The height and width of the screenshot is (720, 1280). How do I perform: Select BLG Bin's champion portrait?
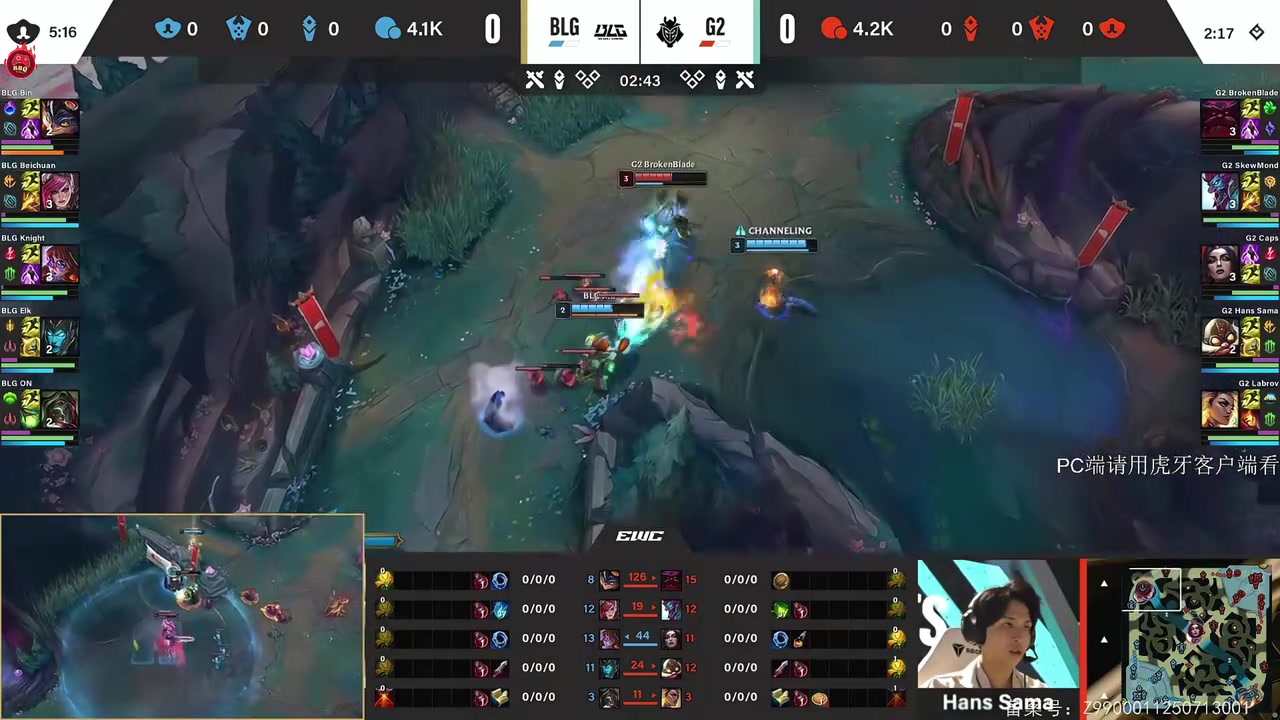point(60,118)
